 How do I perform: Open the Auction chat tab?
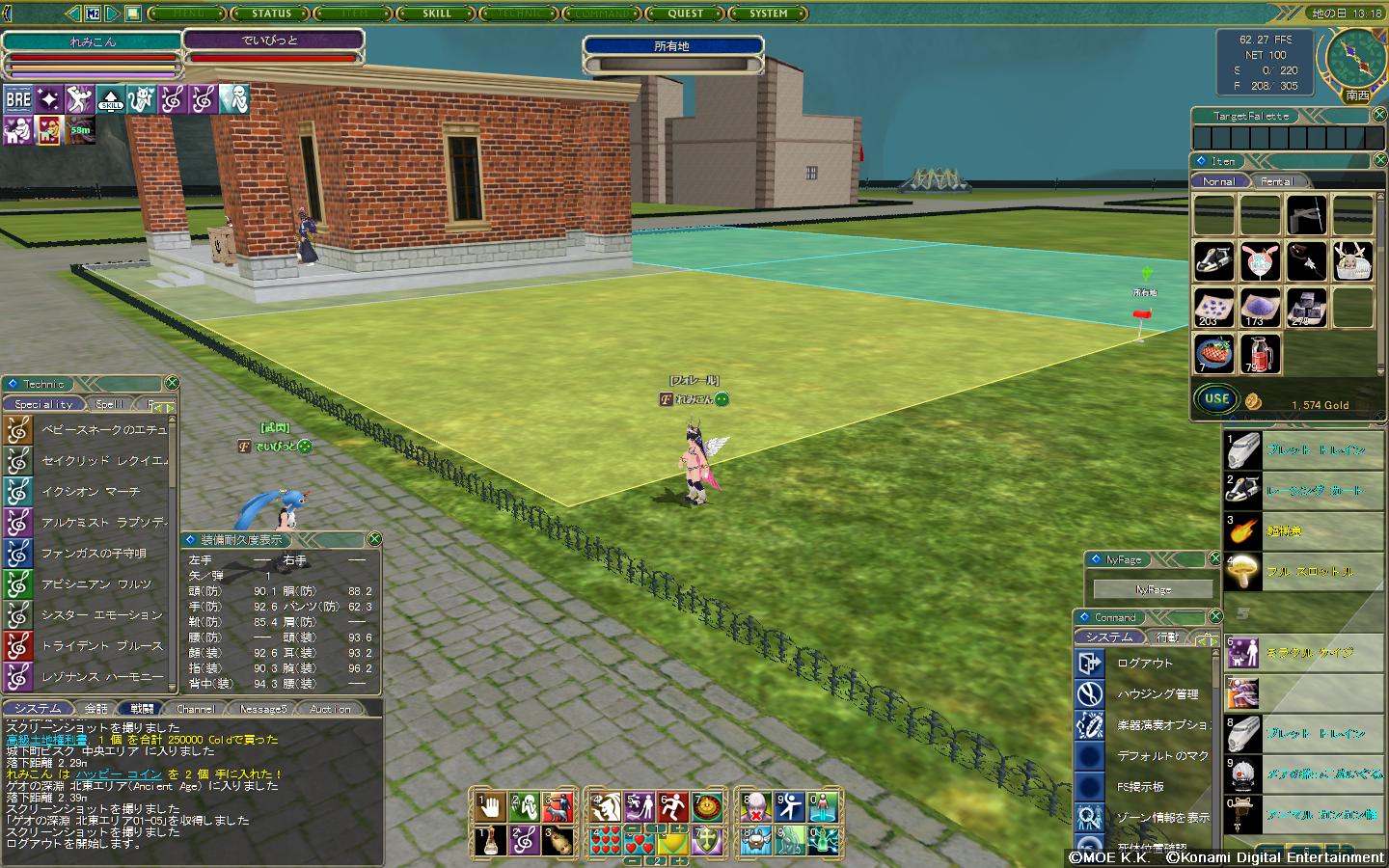click(x=330, y=709)
